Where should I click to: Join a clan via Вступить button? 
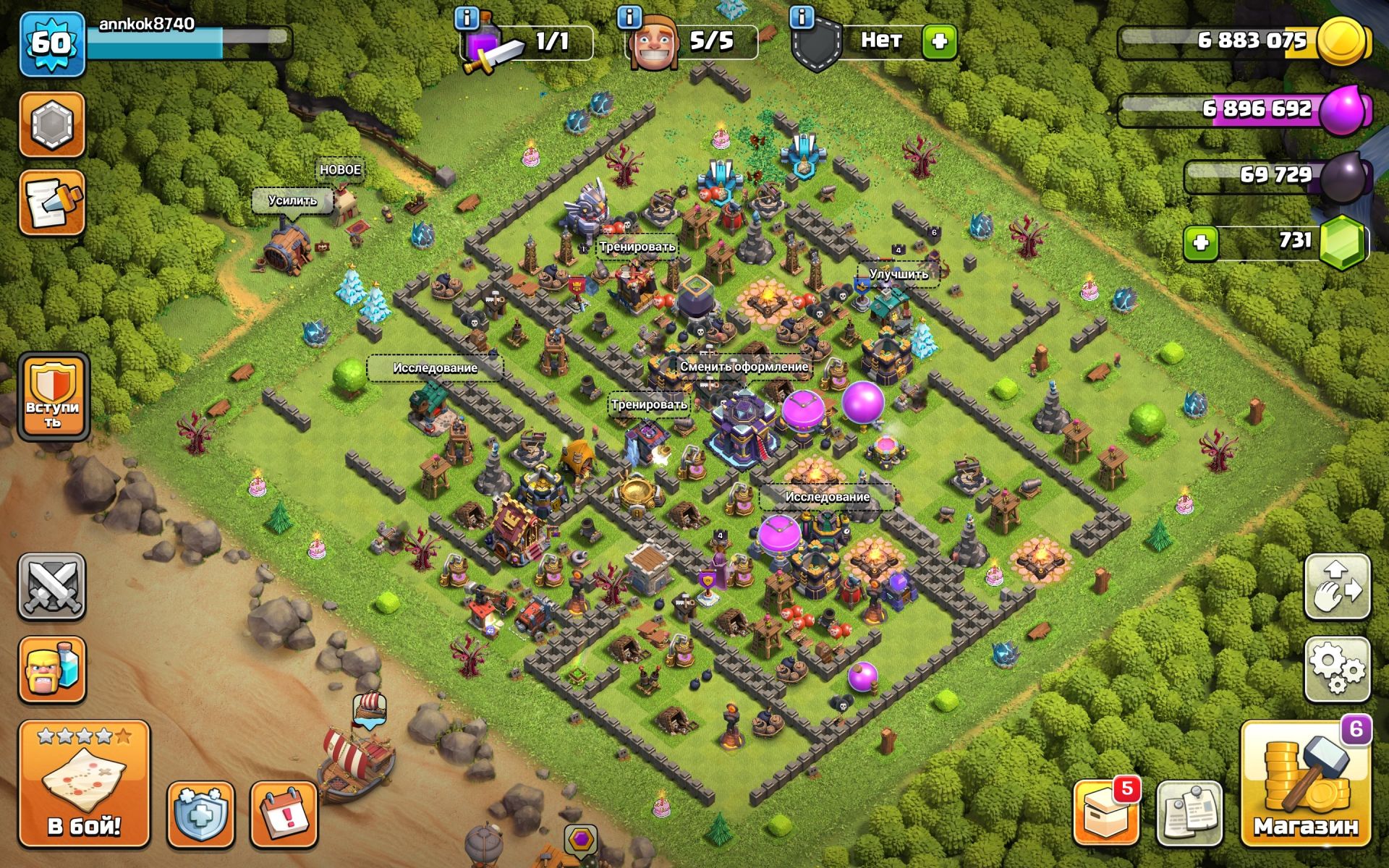tap(53, 396)
